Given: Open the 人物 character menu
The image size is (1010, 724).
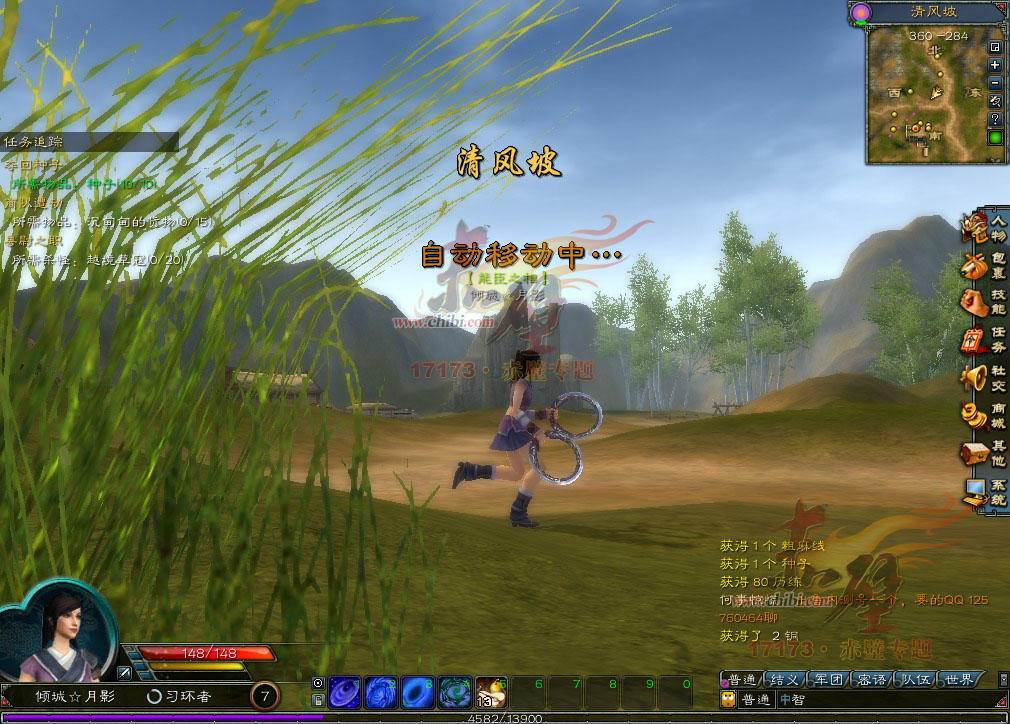Looking at the screenshot, I should point(985,230).
